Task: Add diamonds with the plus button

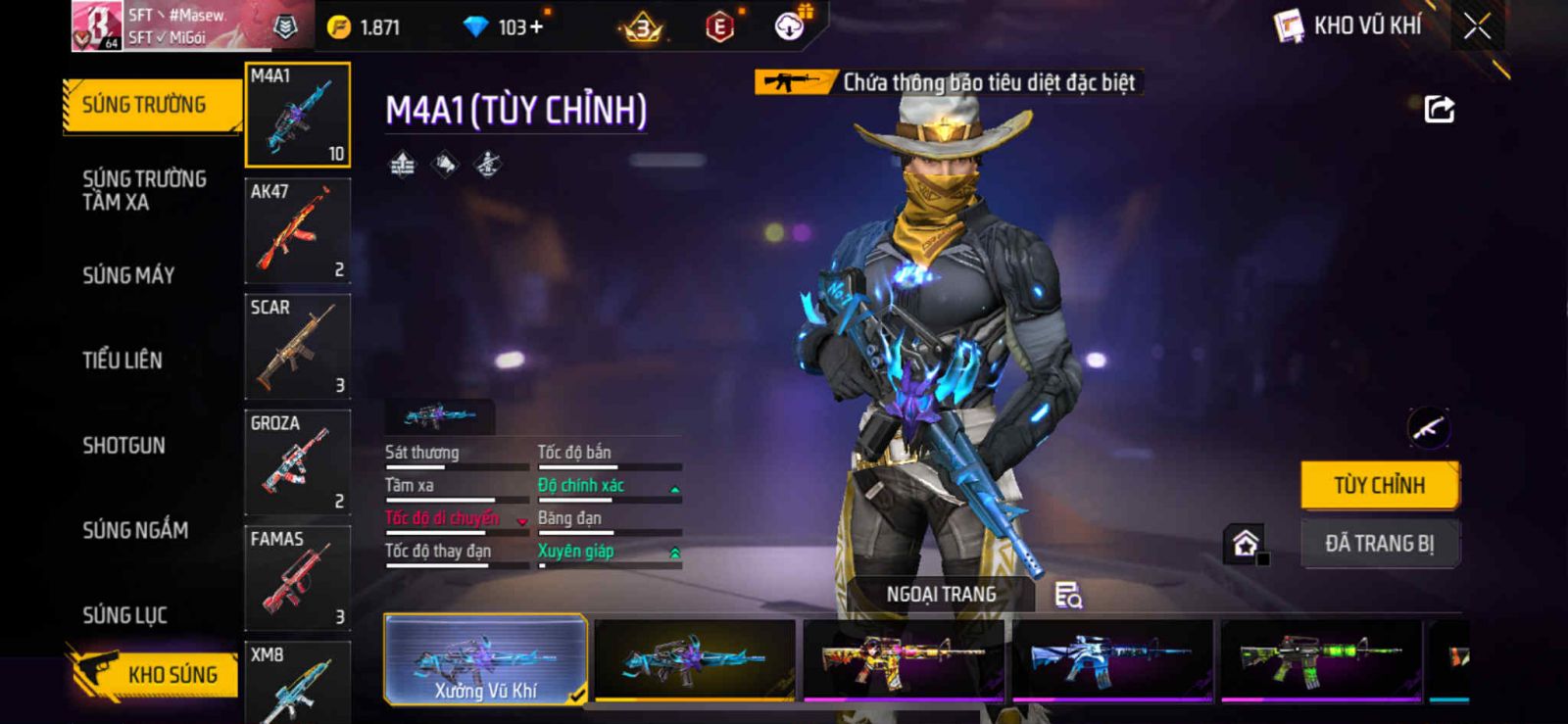Action: [536, 27]
